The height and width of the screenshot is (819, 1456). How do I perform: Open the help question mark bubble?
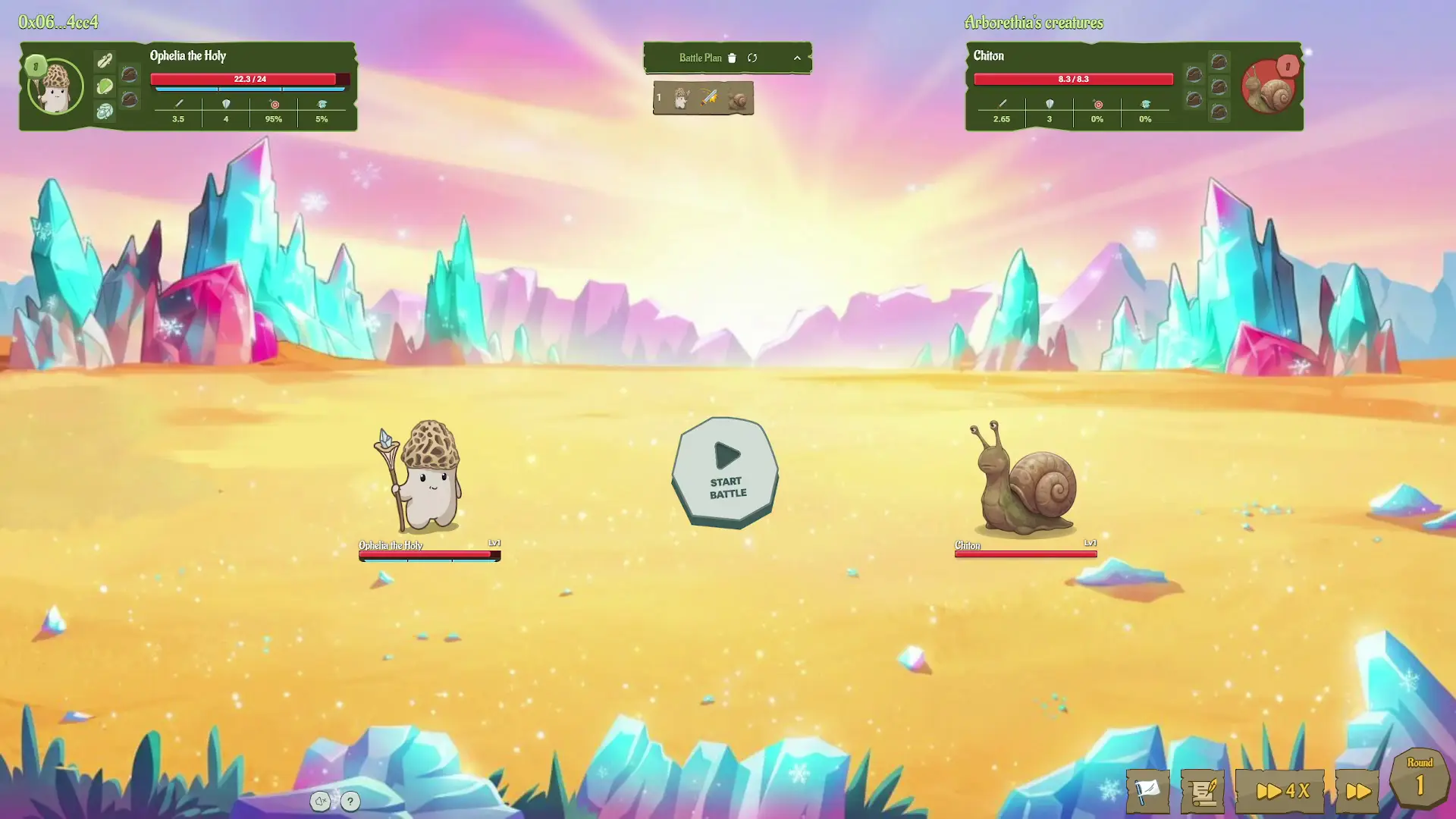point(350,801)
